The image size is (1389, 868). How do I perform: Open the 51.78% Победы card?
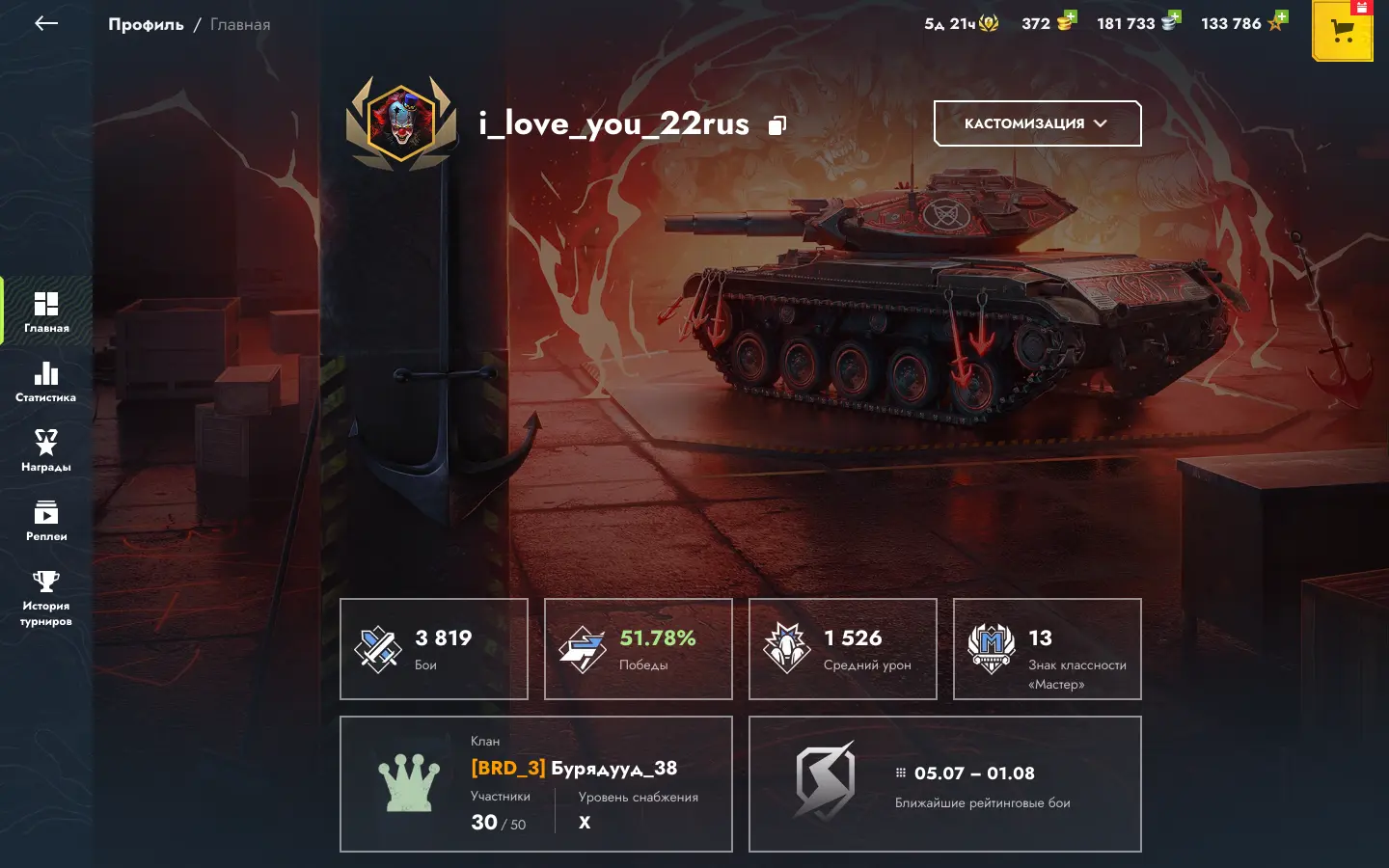click(639, 649)
